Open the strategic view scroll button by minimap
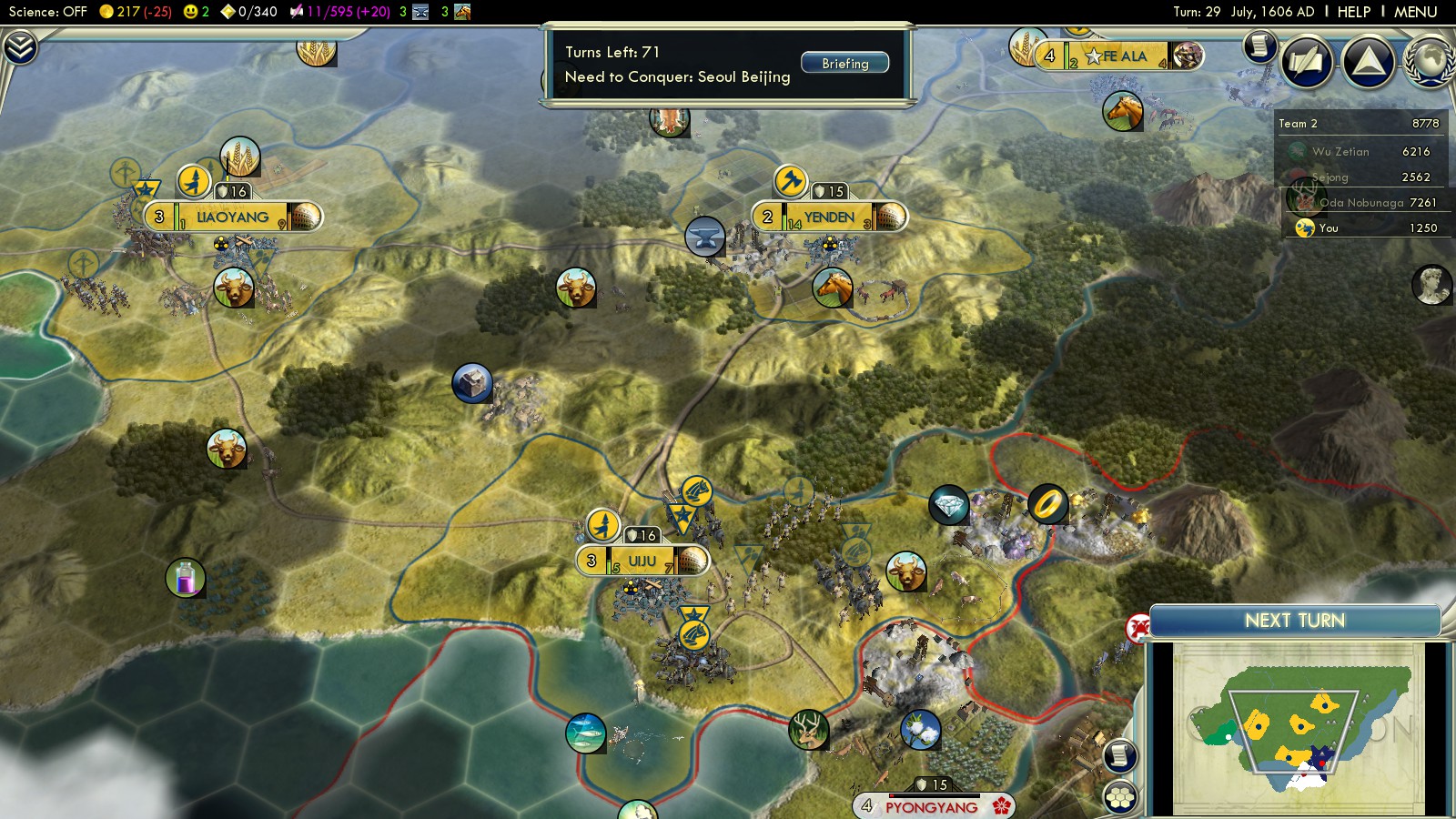Viewport: 1456px width, 819px height. tap(1120, 755)
